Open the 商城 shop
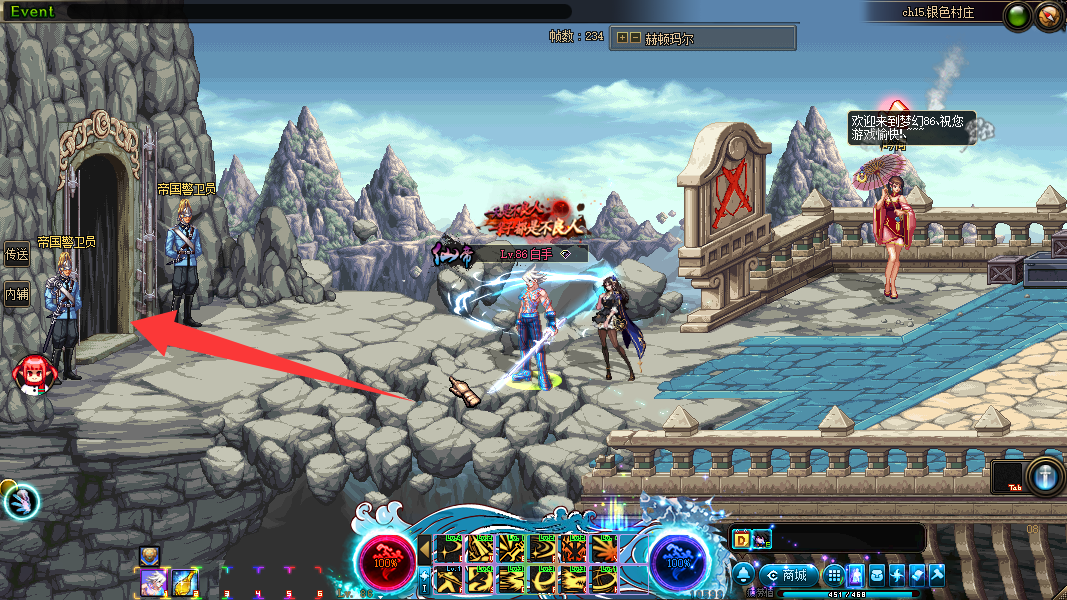The width and height of the screenshot is (1067, 600). [787, 575]
